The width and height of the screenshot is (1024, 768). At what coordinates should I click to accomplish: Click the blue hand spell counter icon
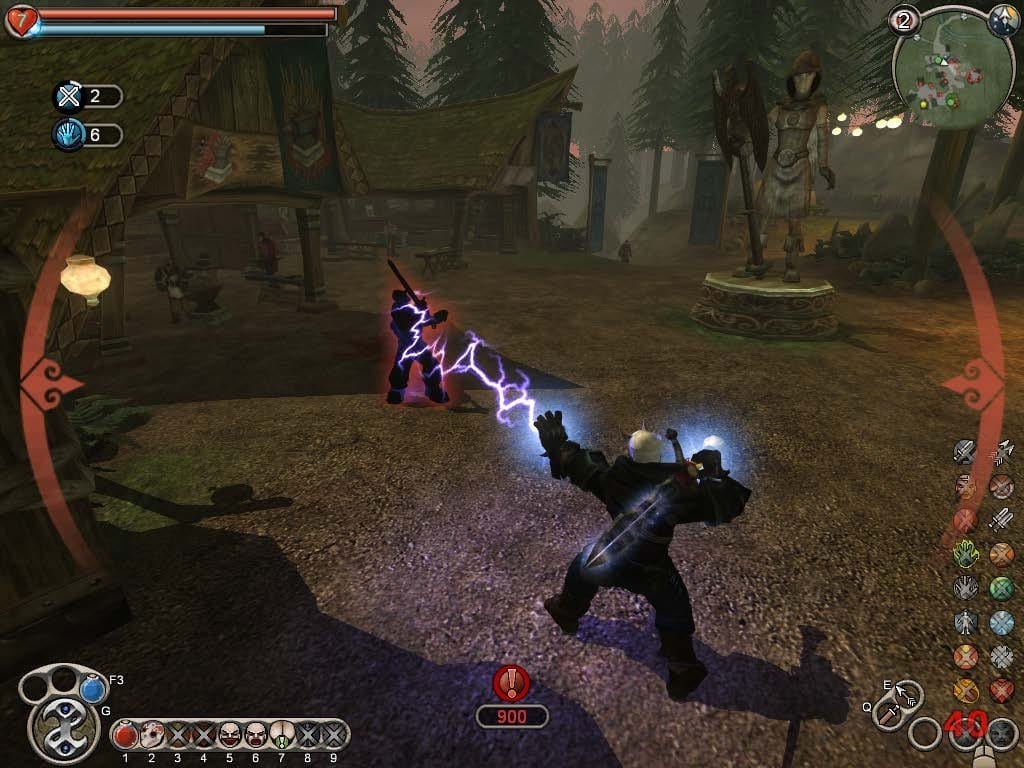coord(69,135)
